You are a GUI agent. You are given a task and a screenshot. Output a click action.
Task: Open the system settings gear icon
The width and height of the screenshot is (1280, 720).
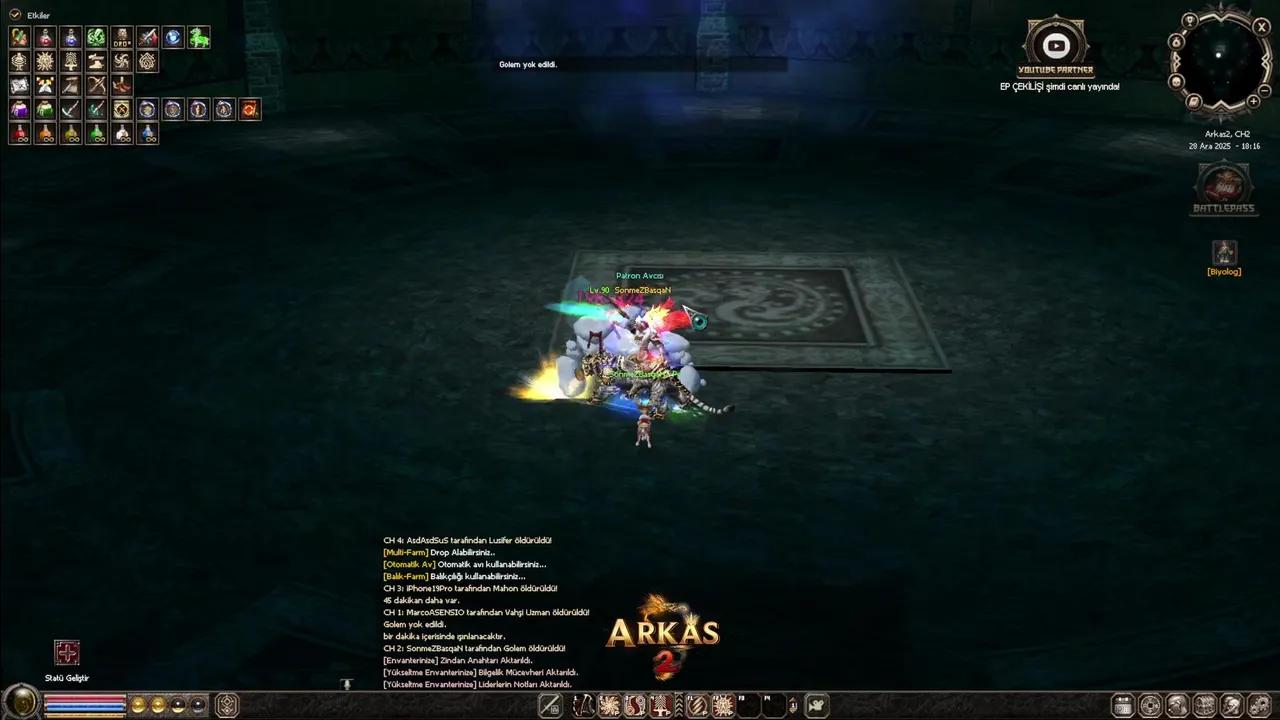pos(1258,705)
